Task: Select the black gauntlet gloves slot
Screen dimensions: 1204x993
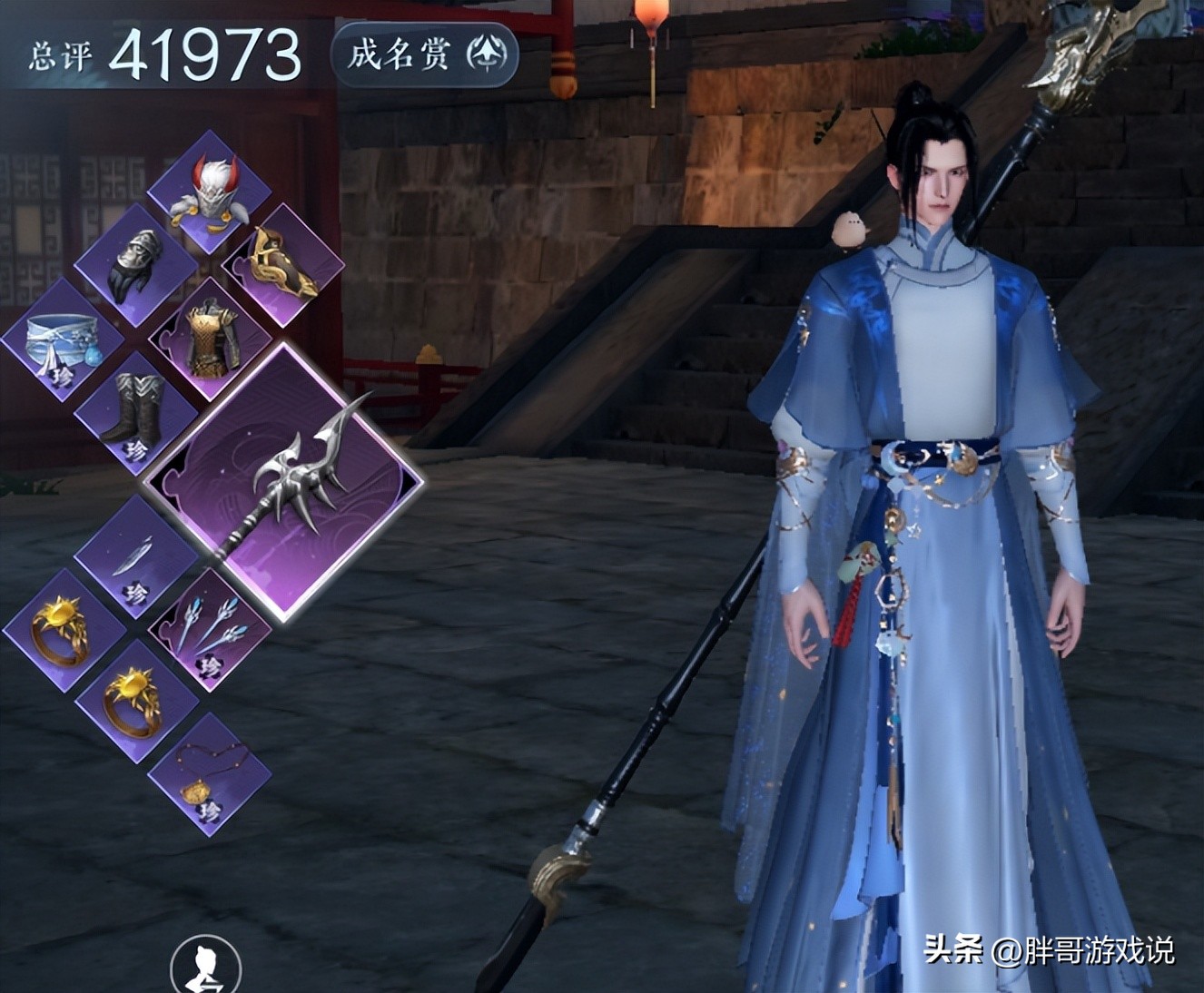Action: pos(136,264)
